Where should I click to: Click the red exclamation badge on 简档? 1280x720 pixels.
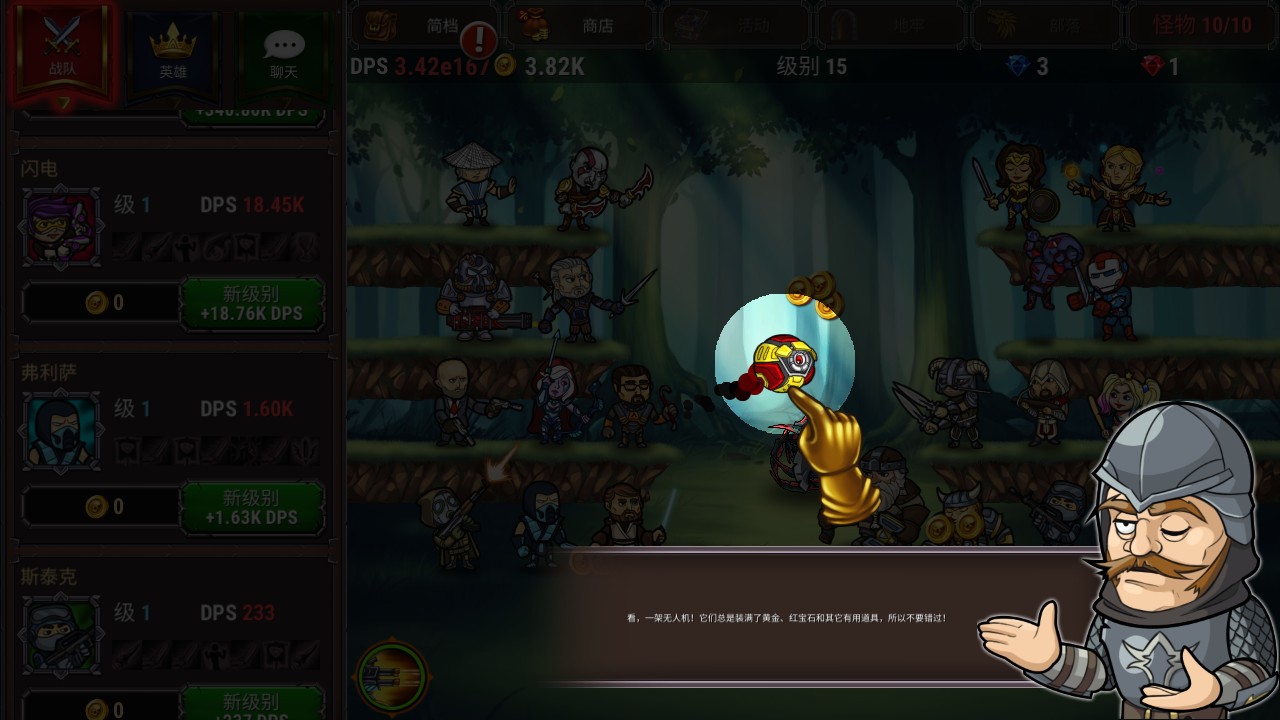pos(479,40)
